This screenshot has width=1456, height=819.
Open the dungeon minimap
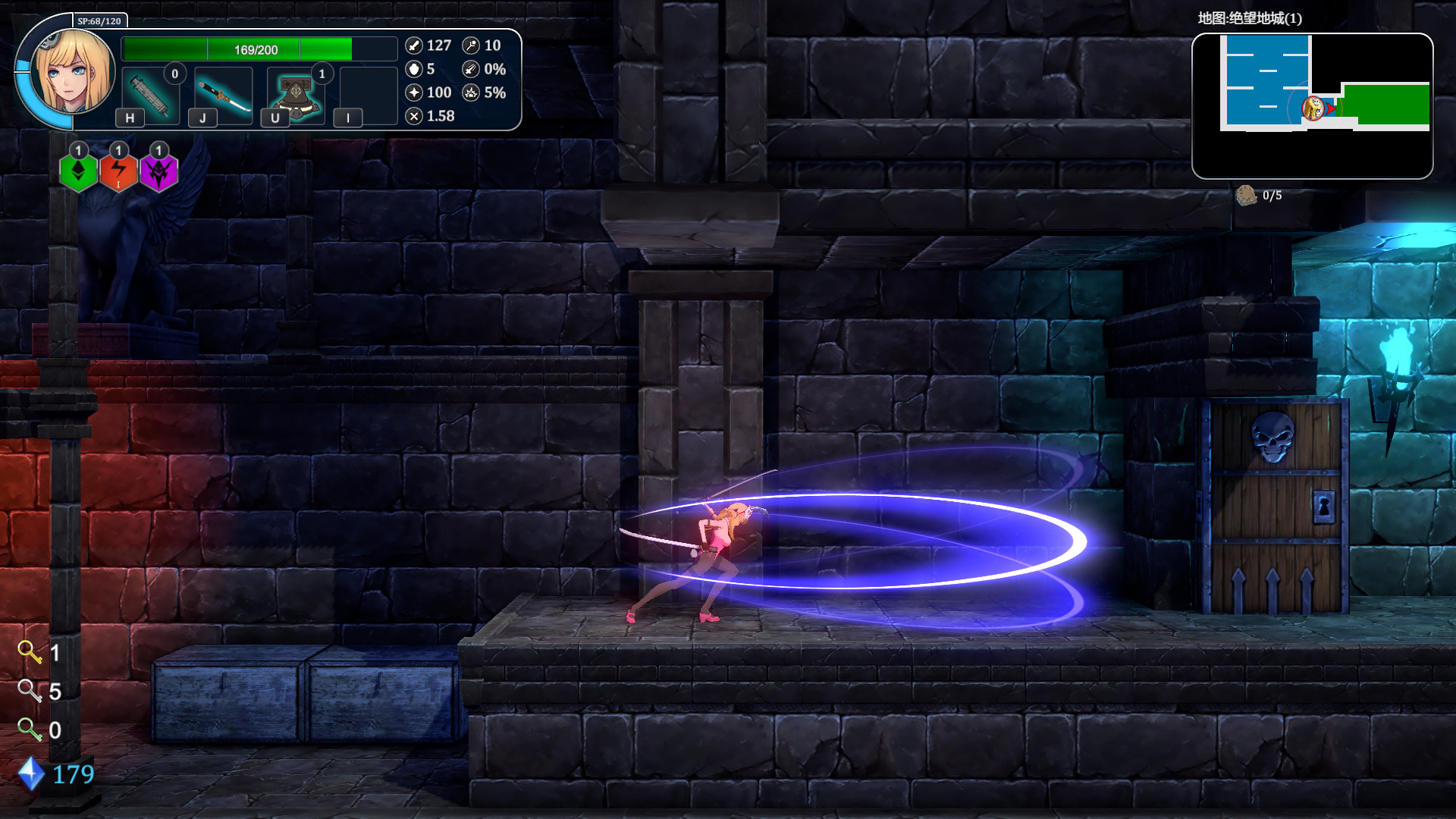click(1312, 105)
